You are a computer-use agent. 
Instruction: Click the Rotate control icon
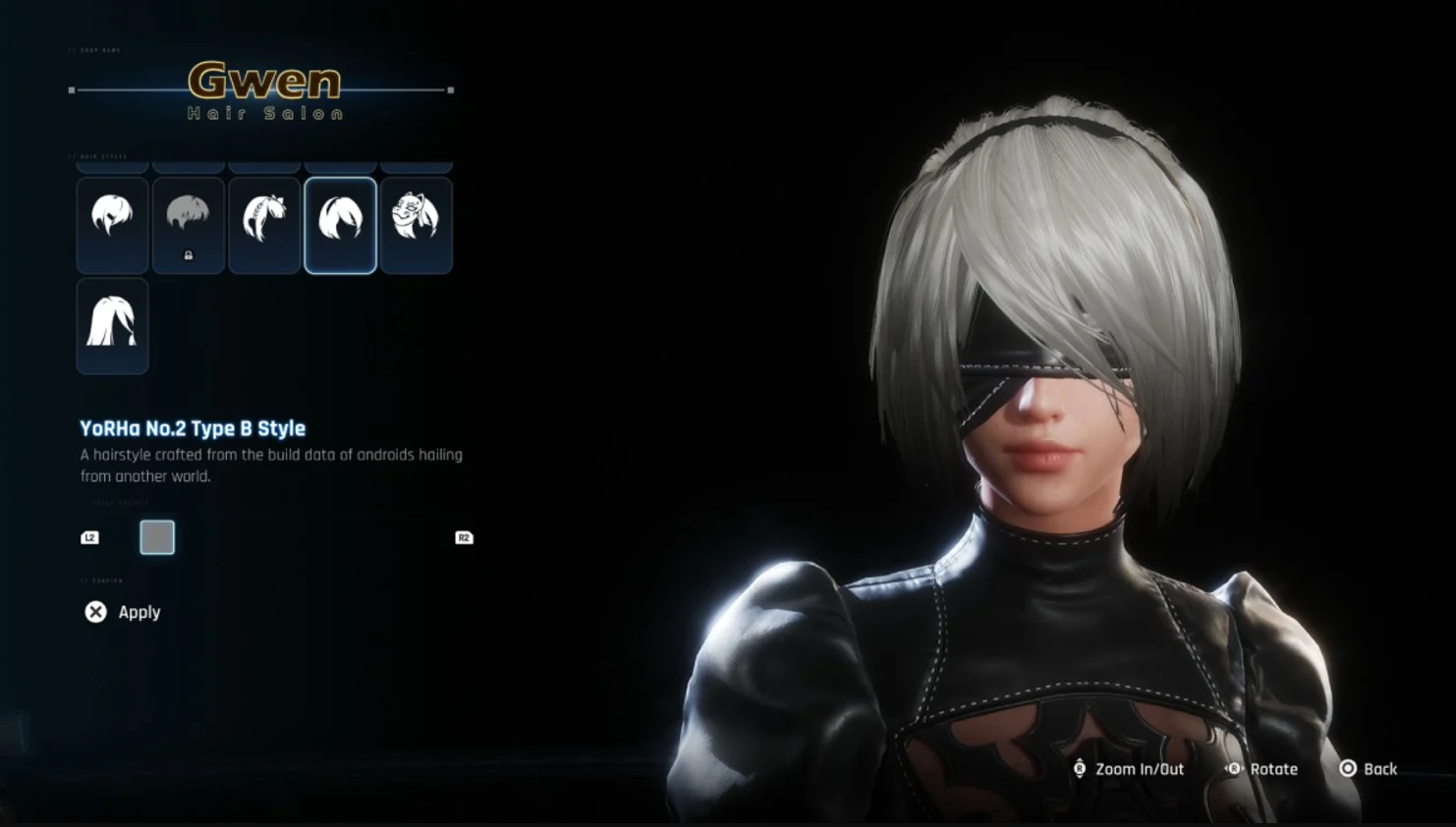point(1234,769)
